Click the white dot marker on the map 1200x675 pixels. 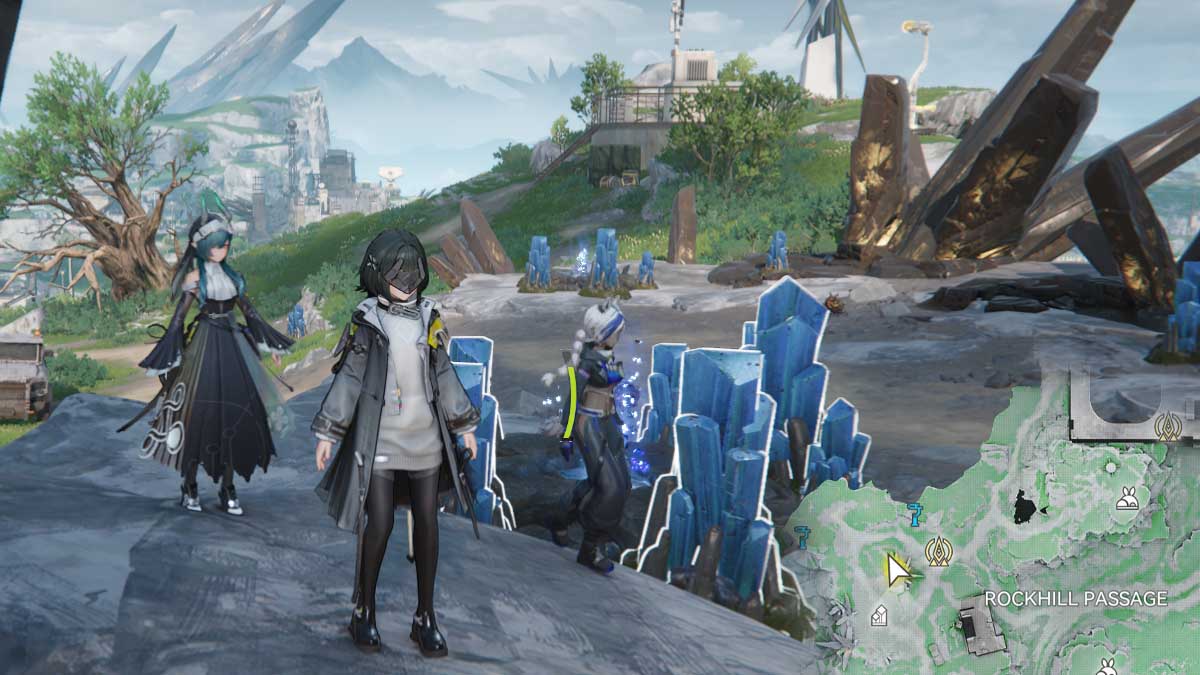[x=1110, y=467]
